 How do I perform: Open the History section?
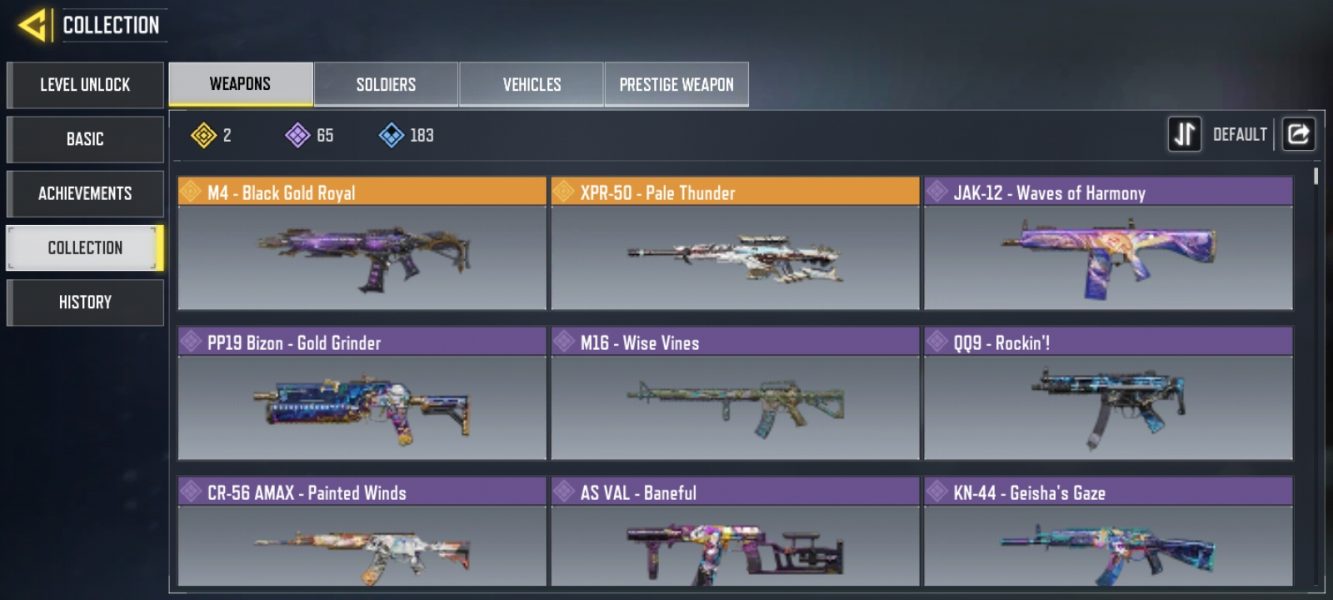point(85,302)
